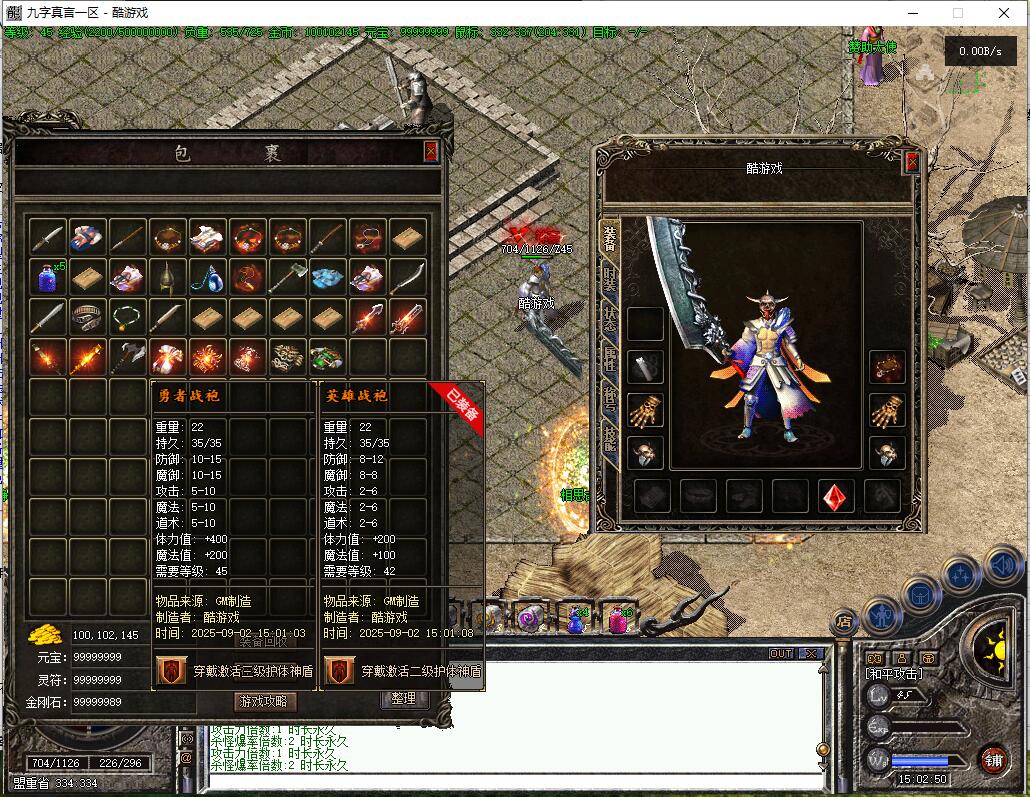Toggle the 和平攻击 attack mode
The height and width of the screenshot is (797, 1030).
click(895, 673)
